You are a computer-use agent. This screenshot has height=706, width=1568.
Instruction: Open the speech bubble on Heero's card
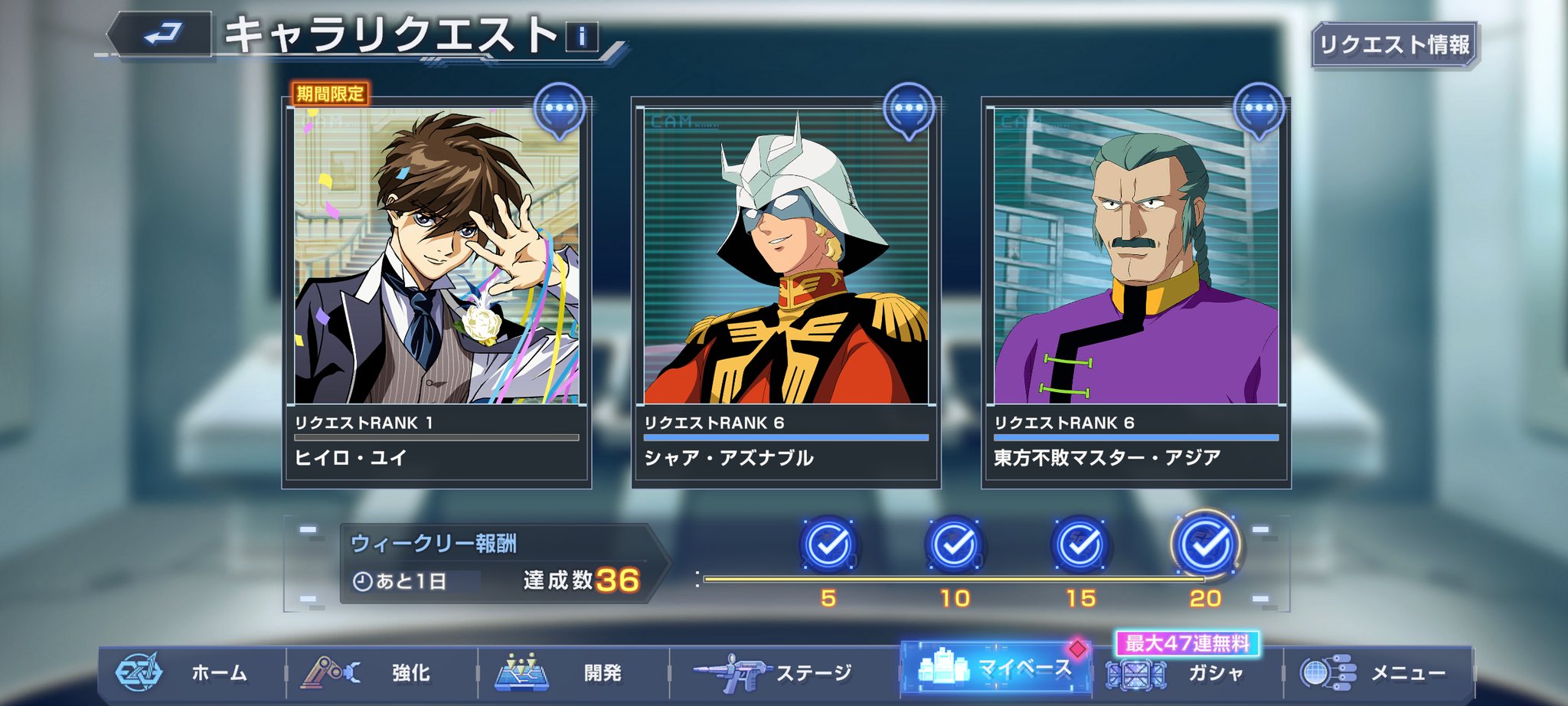[560, 109]
